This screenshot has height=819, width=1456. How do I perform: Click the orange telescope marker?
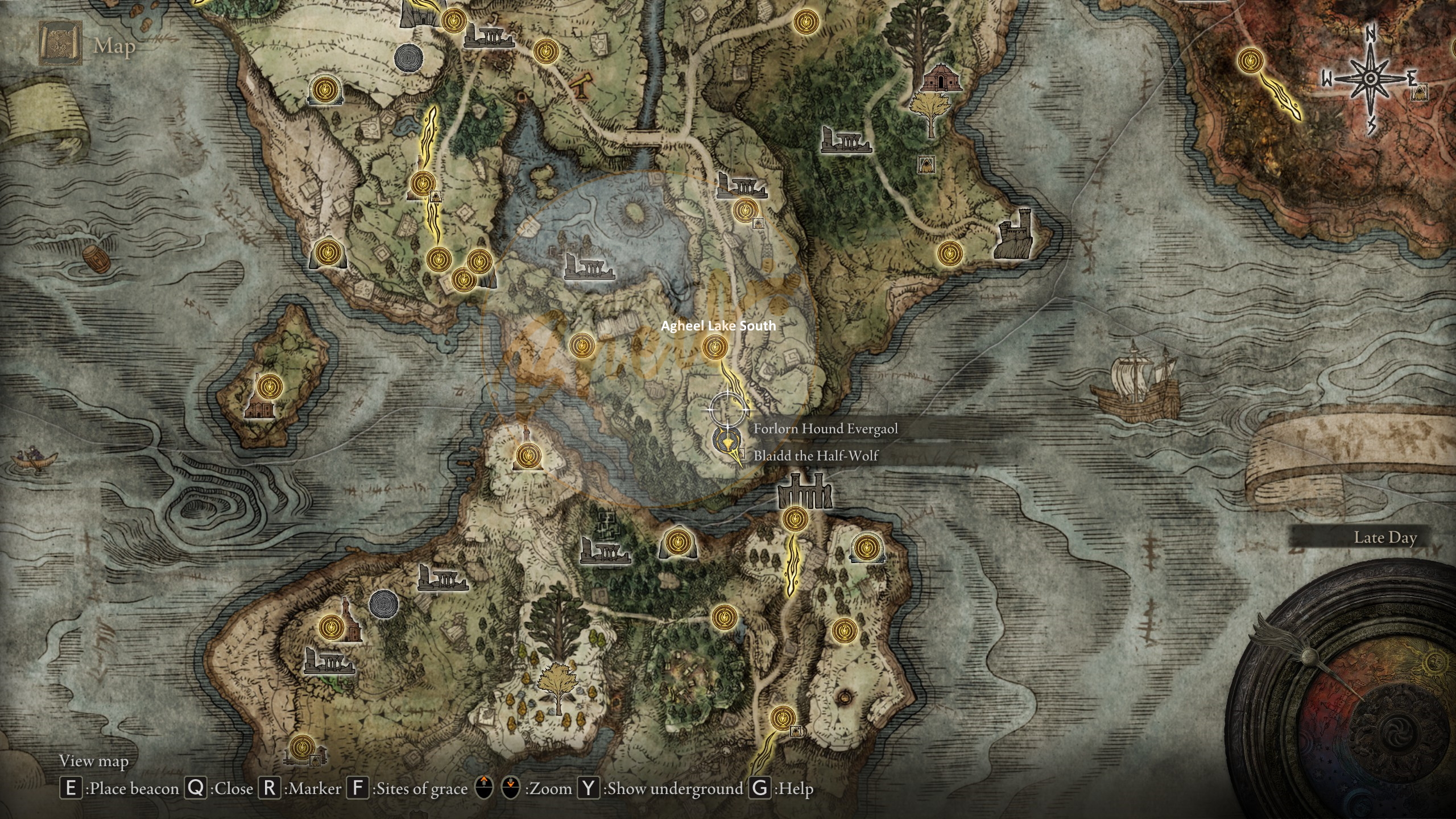pyautogui.click(x=581, y=86)
